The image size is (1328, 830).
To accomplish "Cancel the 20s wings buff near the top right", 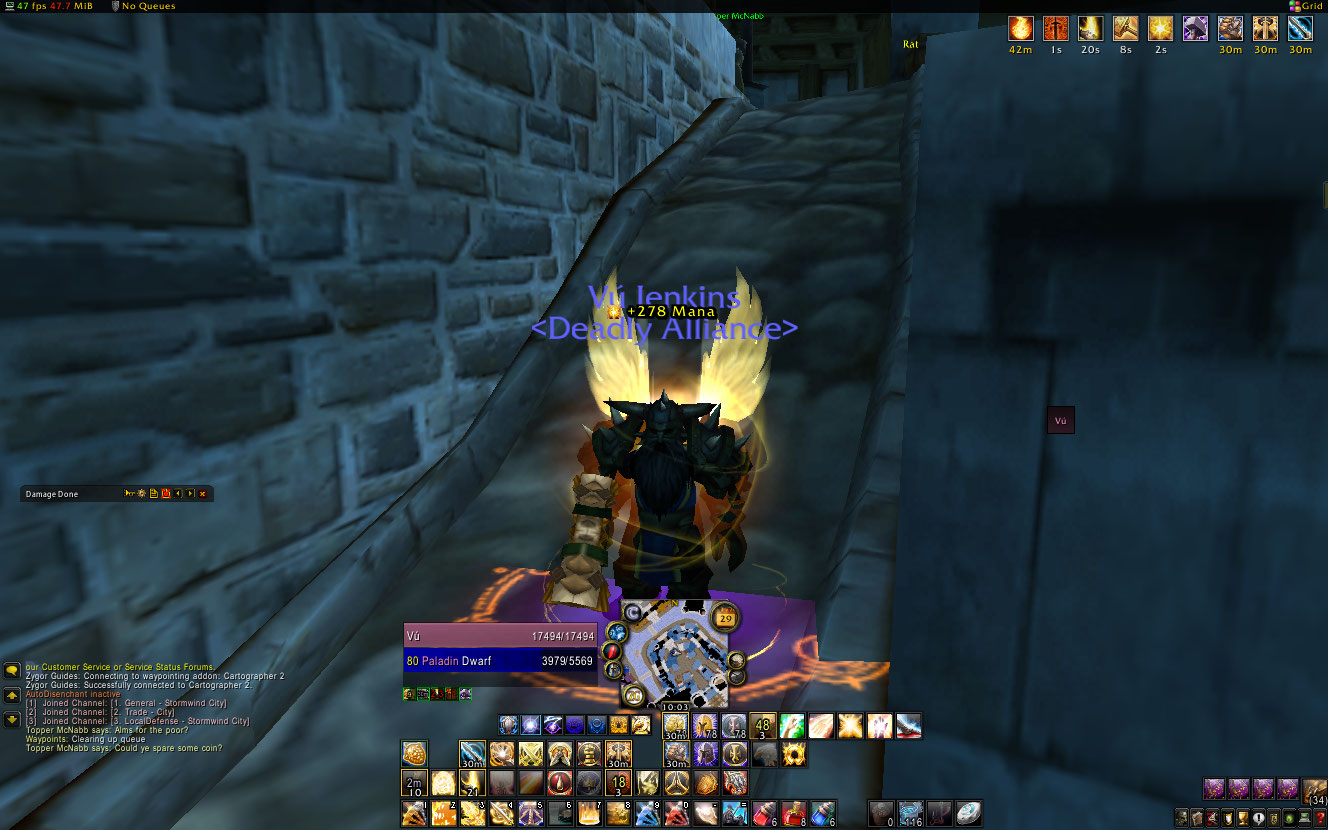I will click(x=1089, y=30).
